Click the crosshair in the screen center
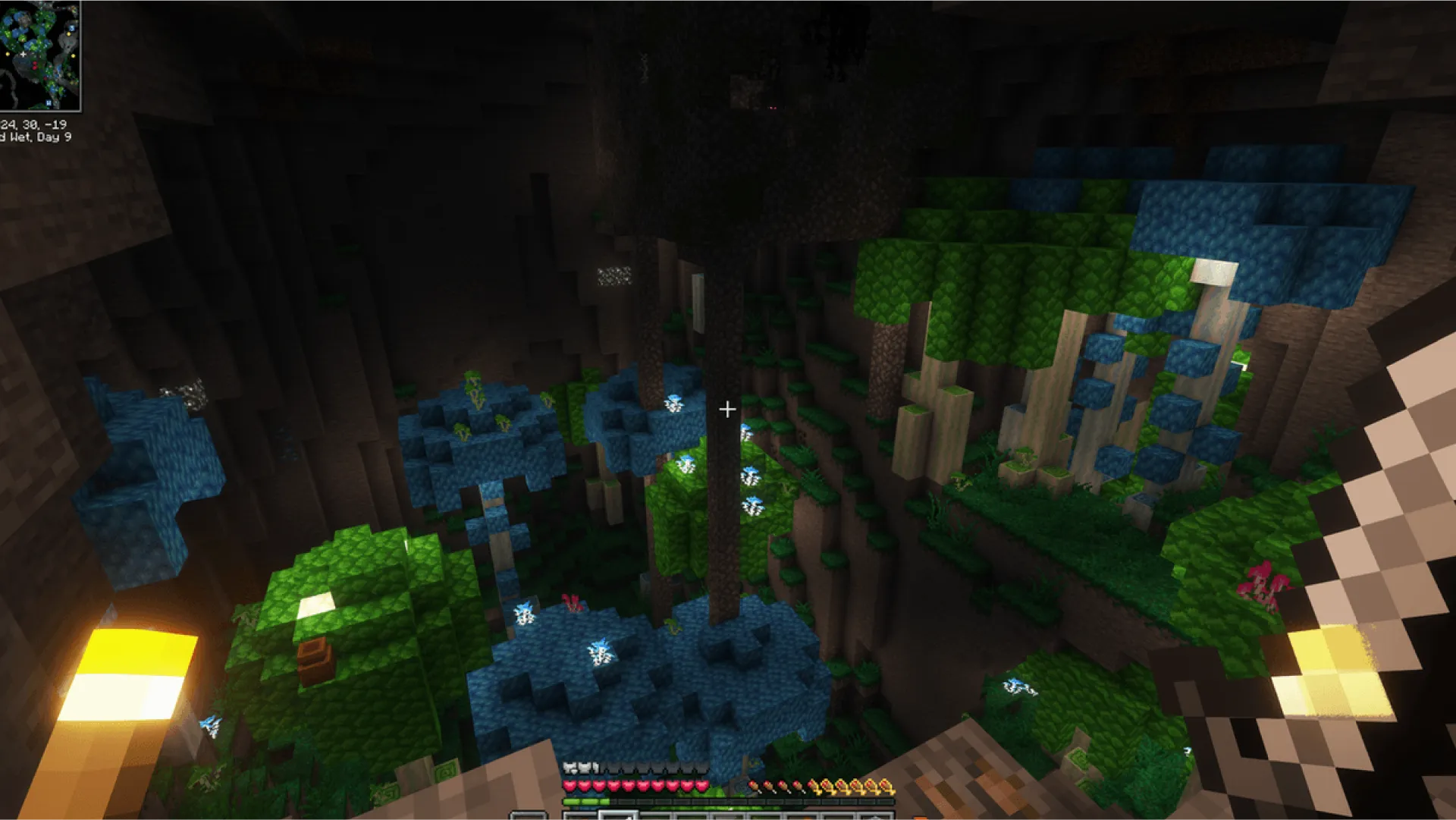Viewport: 1456px width, 820px height. (x=728, y=410)
